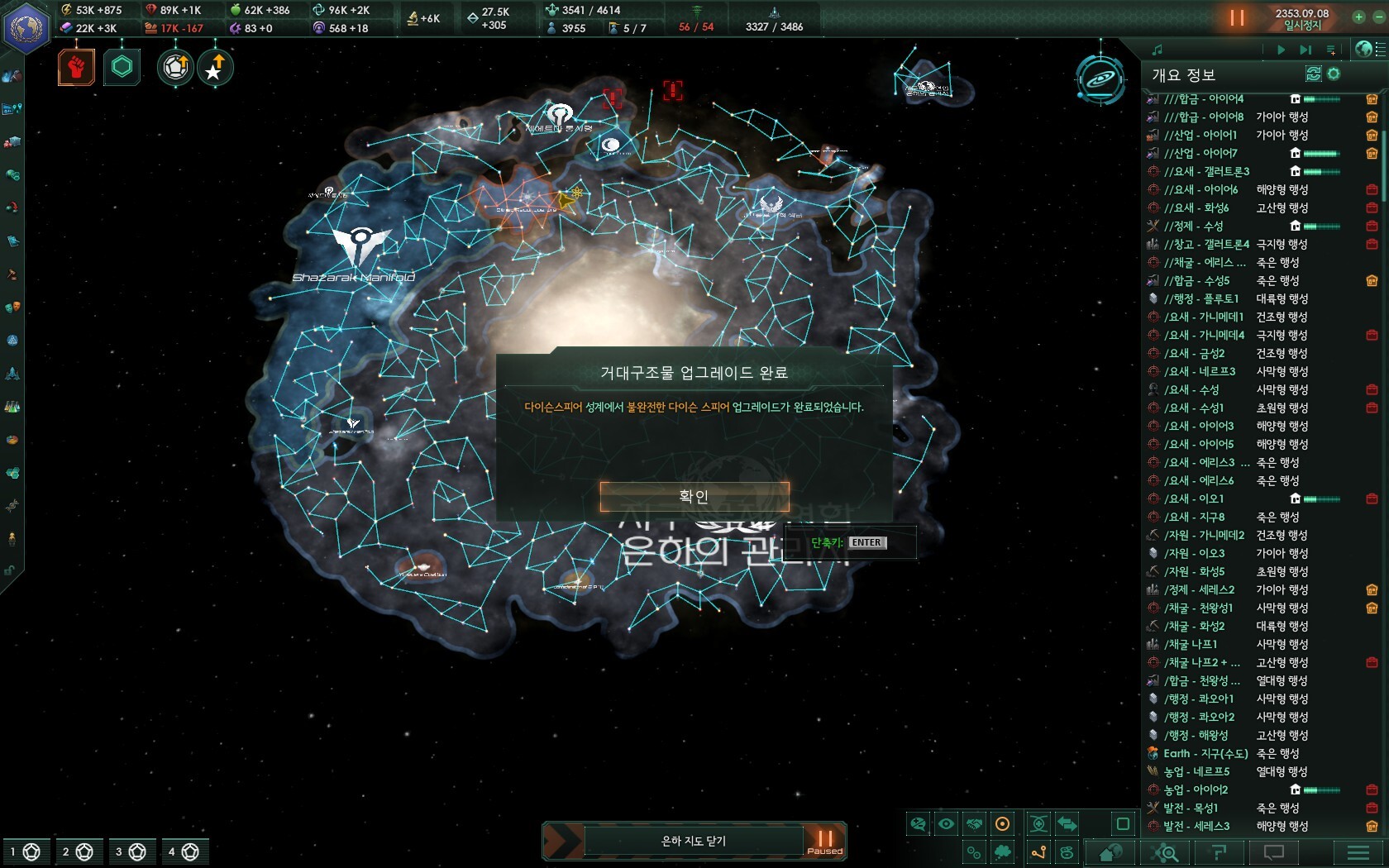This screenshot has width=1389, height=868.
Task: Open outliner settings with the gear icon
Action: coord(1334,74)
